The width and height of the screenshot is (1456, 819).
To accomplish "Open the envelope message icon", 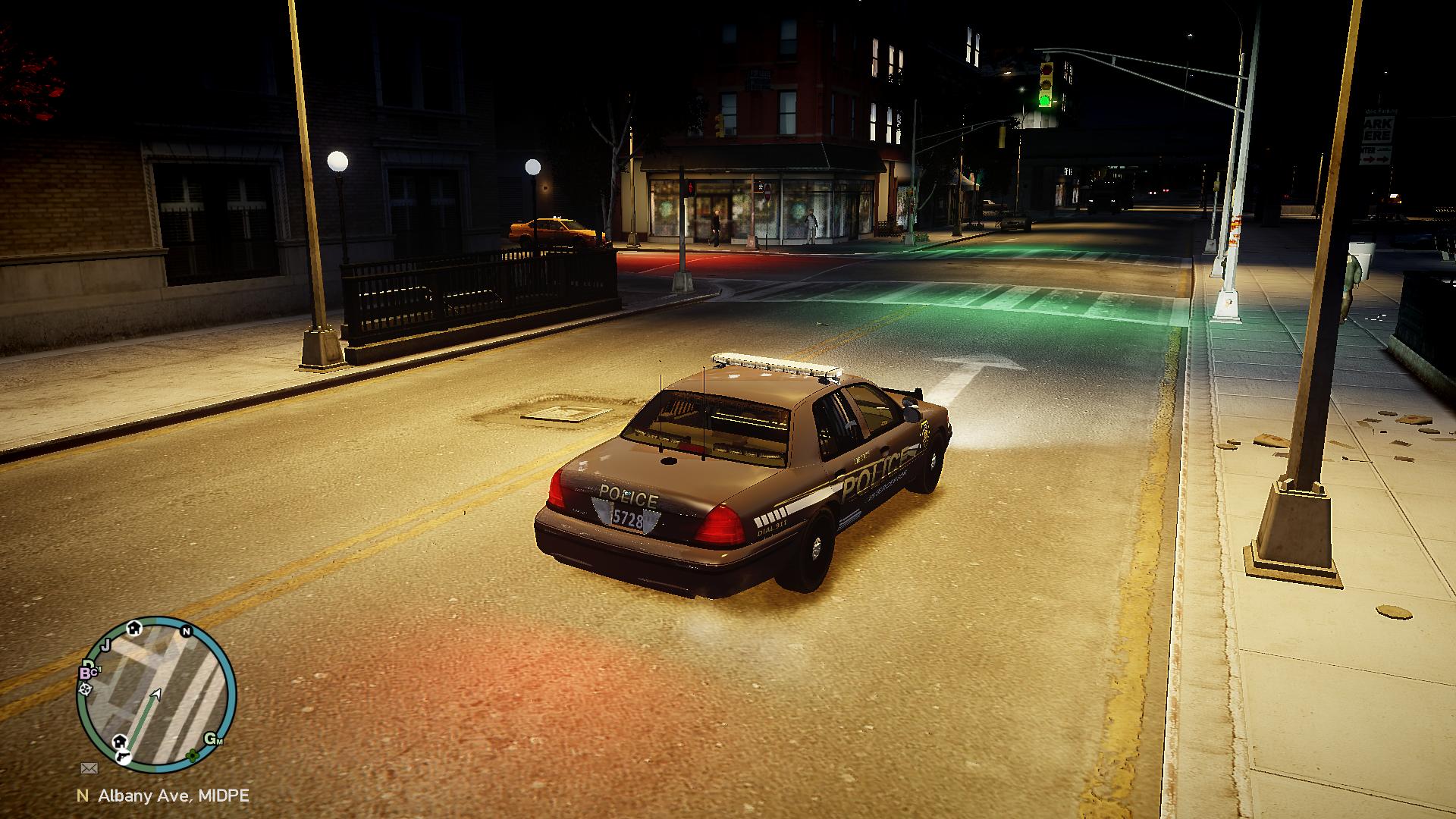I will pos(89,768).
